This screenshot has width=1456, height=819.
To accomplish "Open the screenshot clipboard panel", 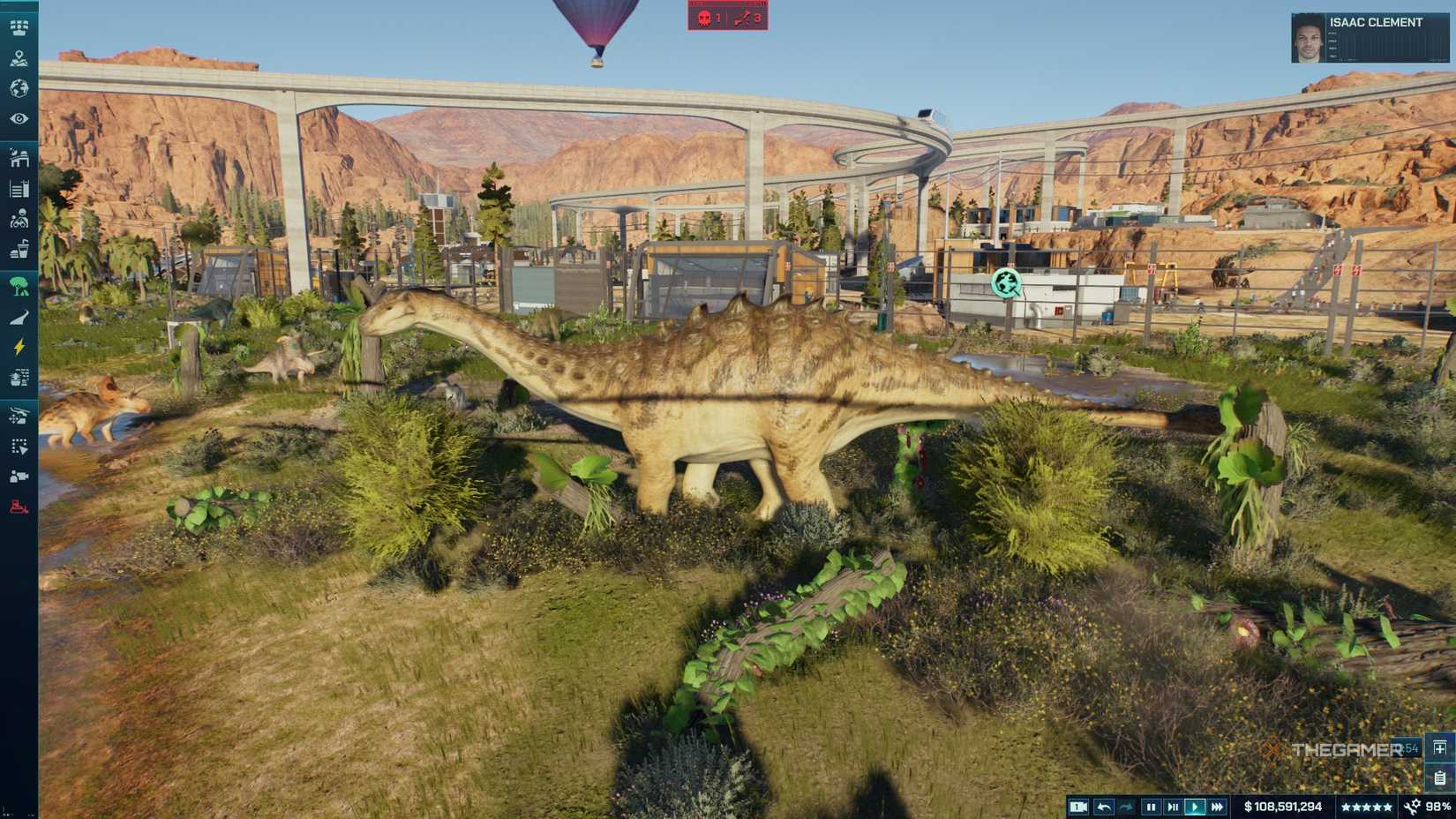I will point(1440,780).
